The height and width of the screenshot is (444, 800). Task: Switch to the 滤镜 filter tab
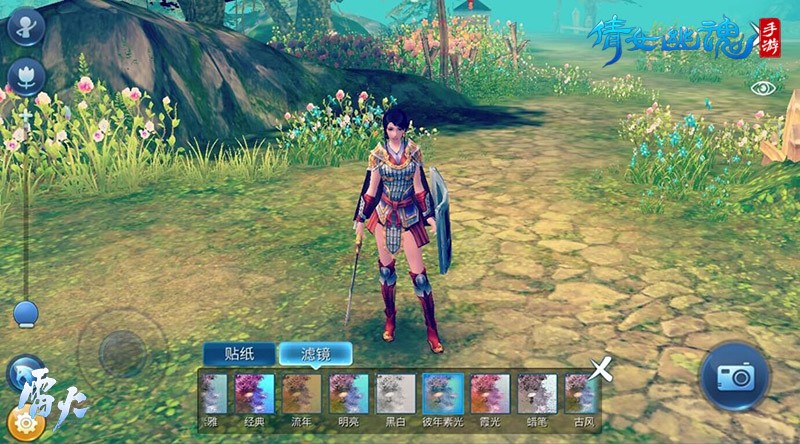[315, 353]
